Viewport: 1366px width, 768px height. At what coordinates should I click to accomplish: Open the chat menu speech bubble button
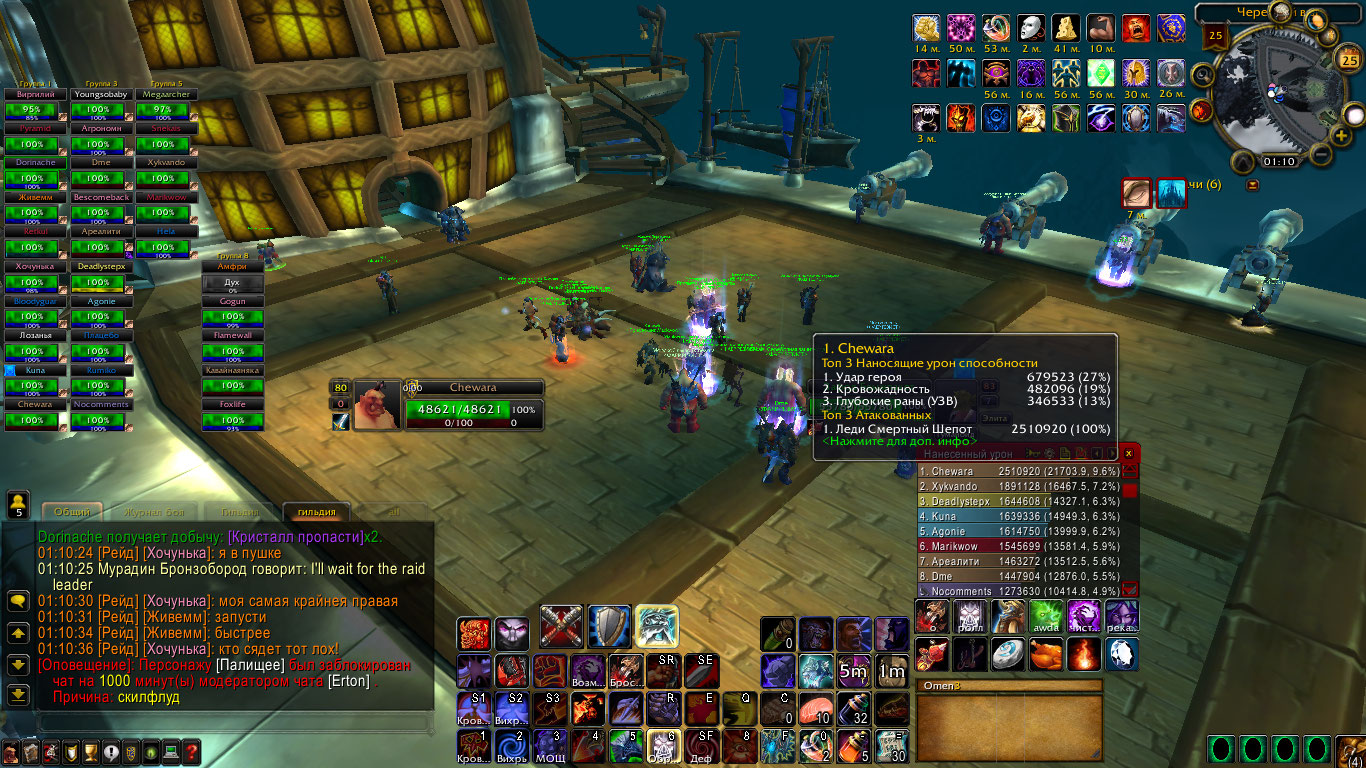[18, 601]
